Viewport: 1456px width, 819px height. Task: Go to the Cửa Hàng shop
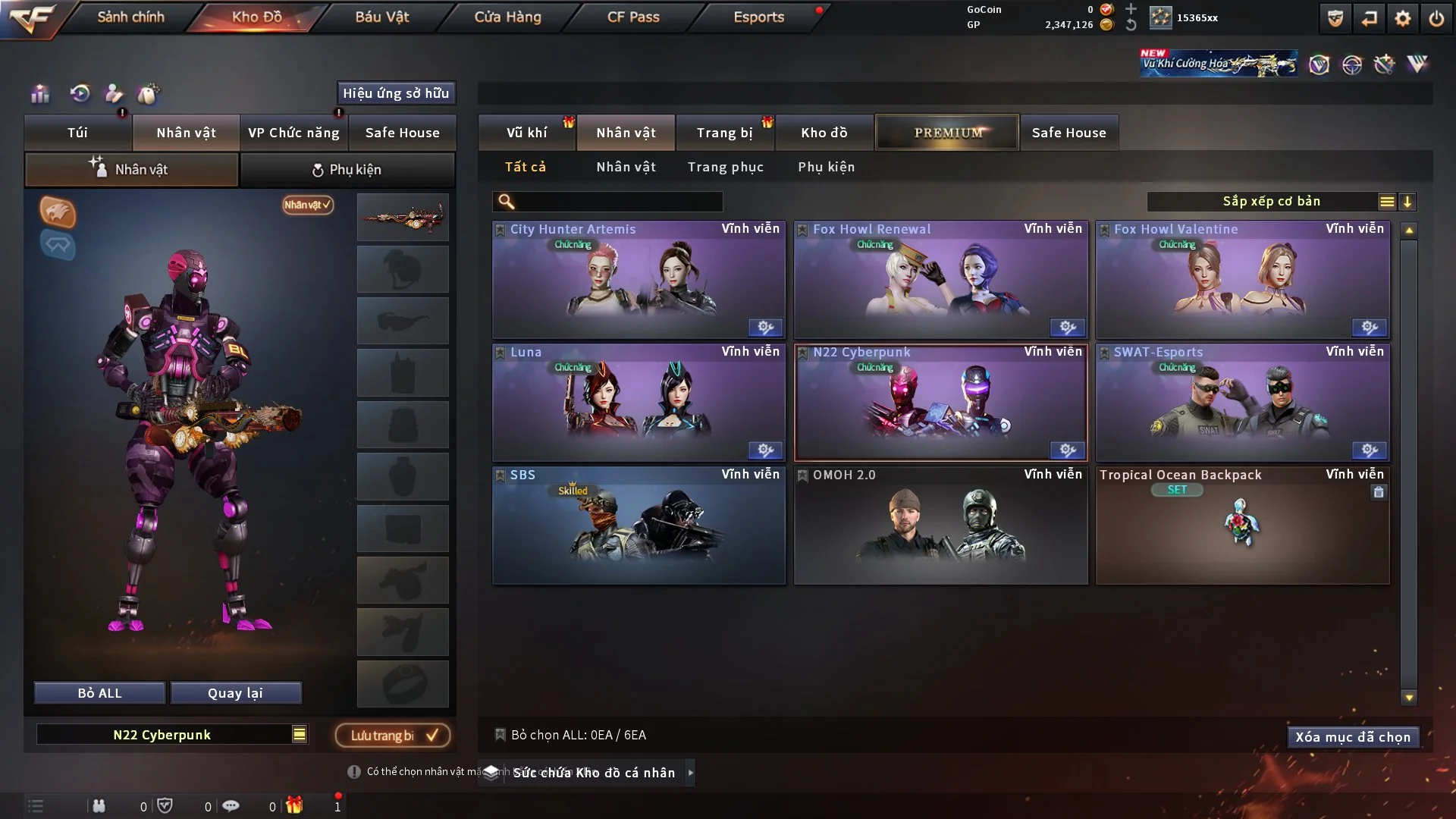point(507,17)
